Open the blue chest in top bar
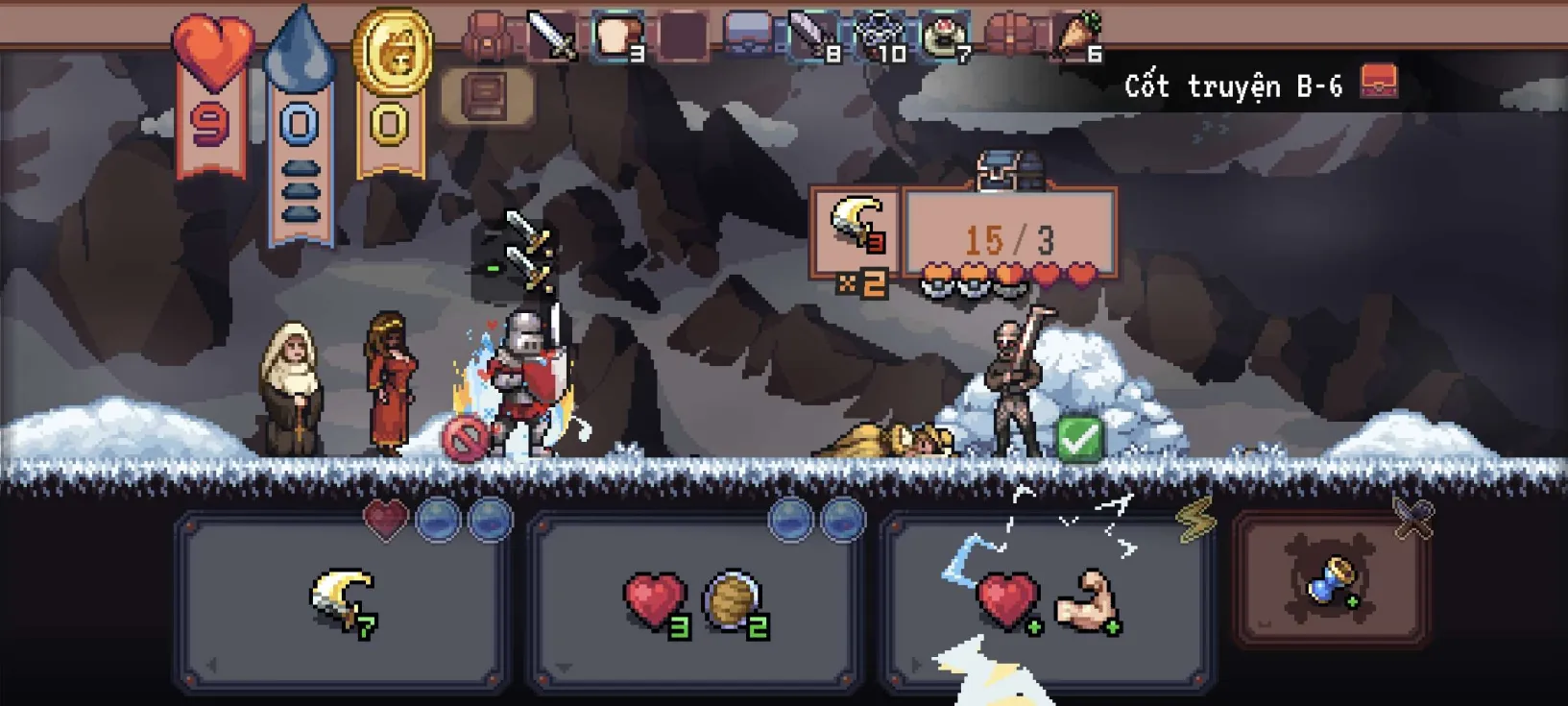Viewport: 1568px width, 706px height. coord(748,37)
